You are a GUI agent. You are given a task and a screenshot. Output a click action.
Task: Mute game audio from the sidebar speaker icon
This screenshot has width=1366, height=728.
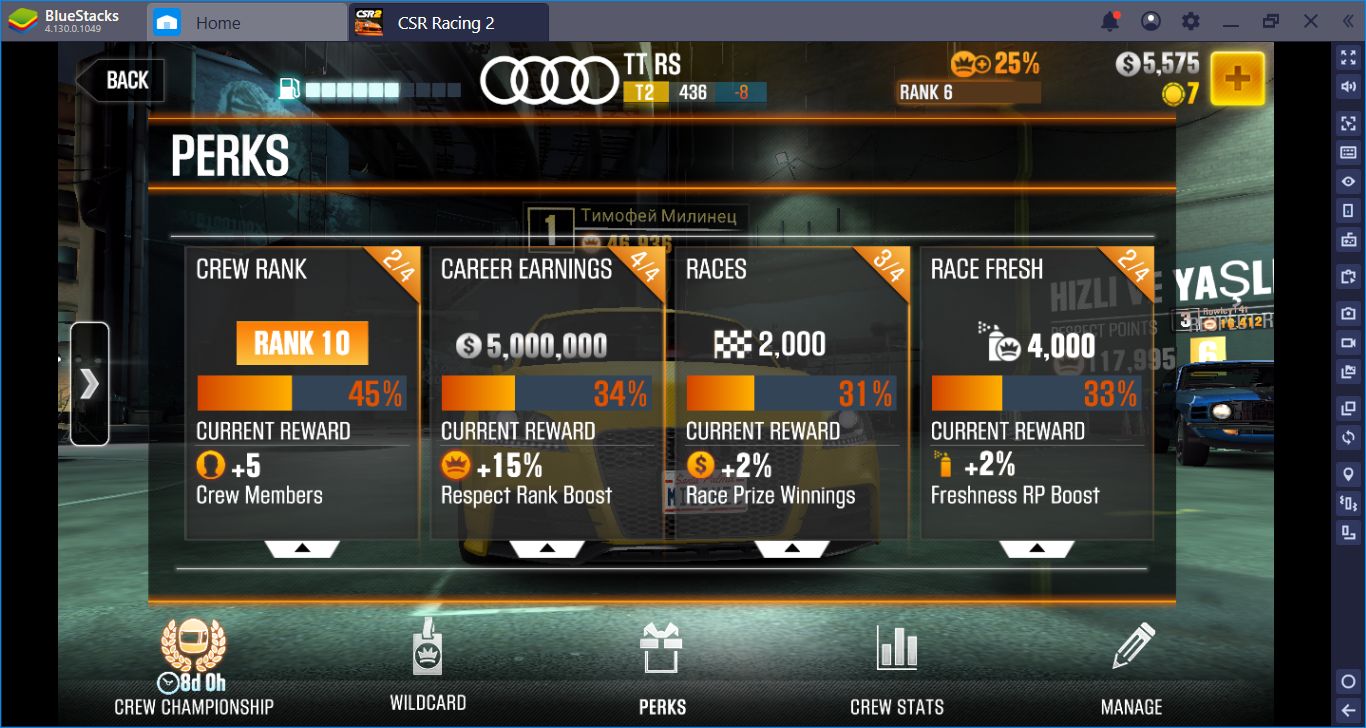pyautogui.click(x=1347, y=88)
